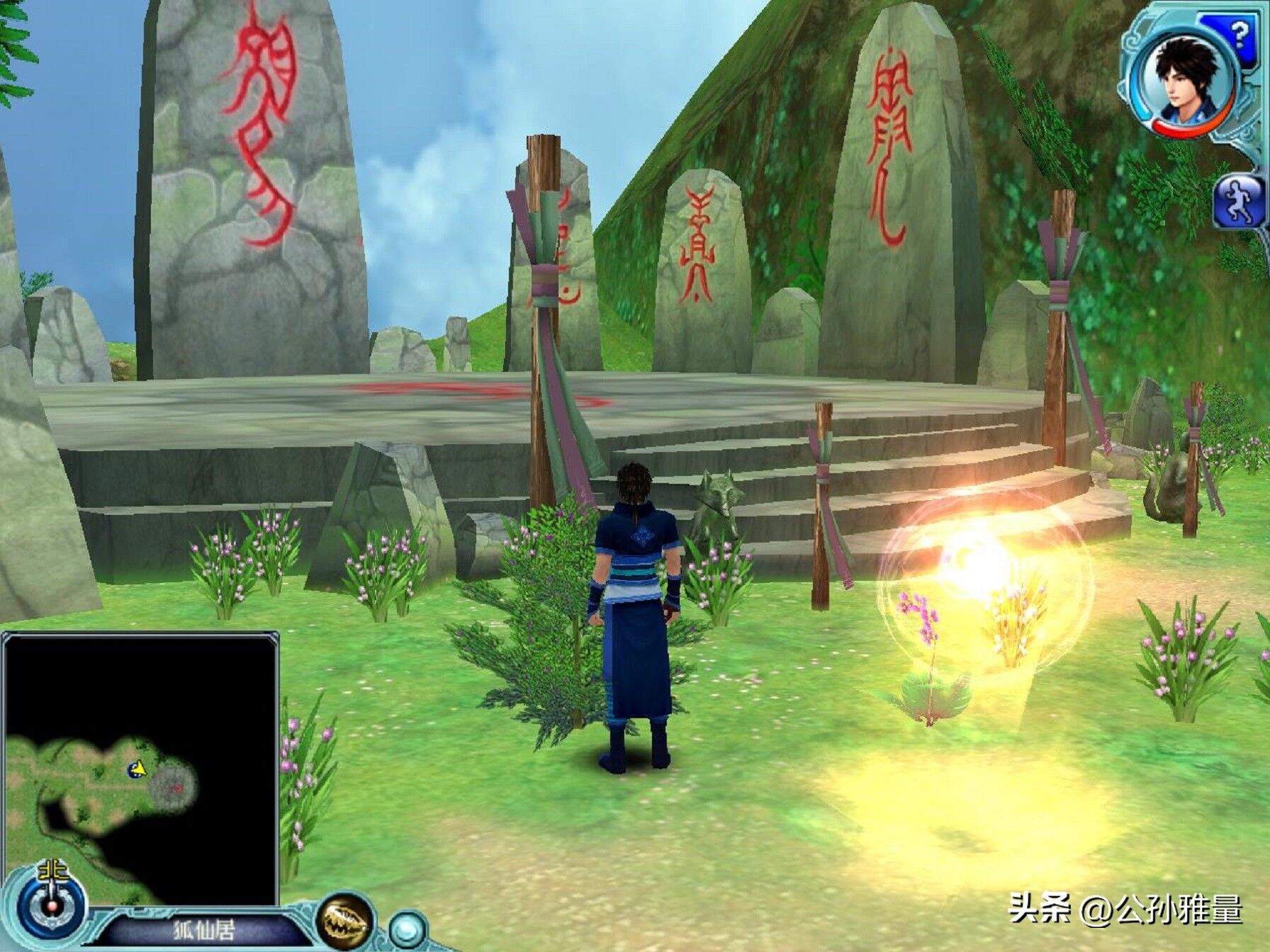Click the hero's character portrait
This screenshot has width=1270, height=952.
click(1185, 79)
